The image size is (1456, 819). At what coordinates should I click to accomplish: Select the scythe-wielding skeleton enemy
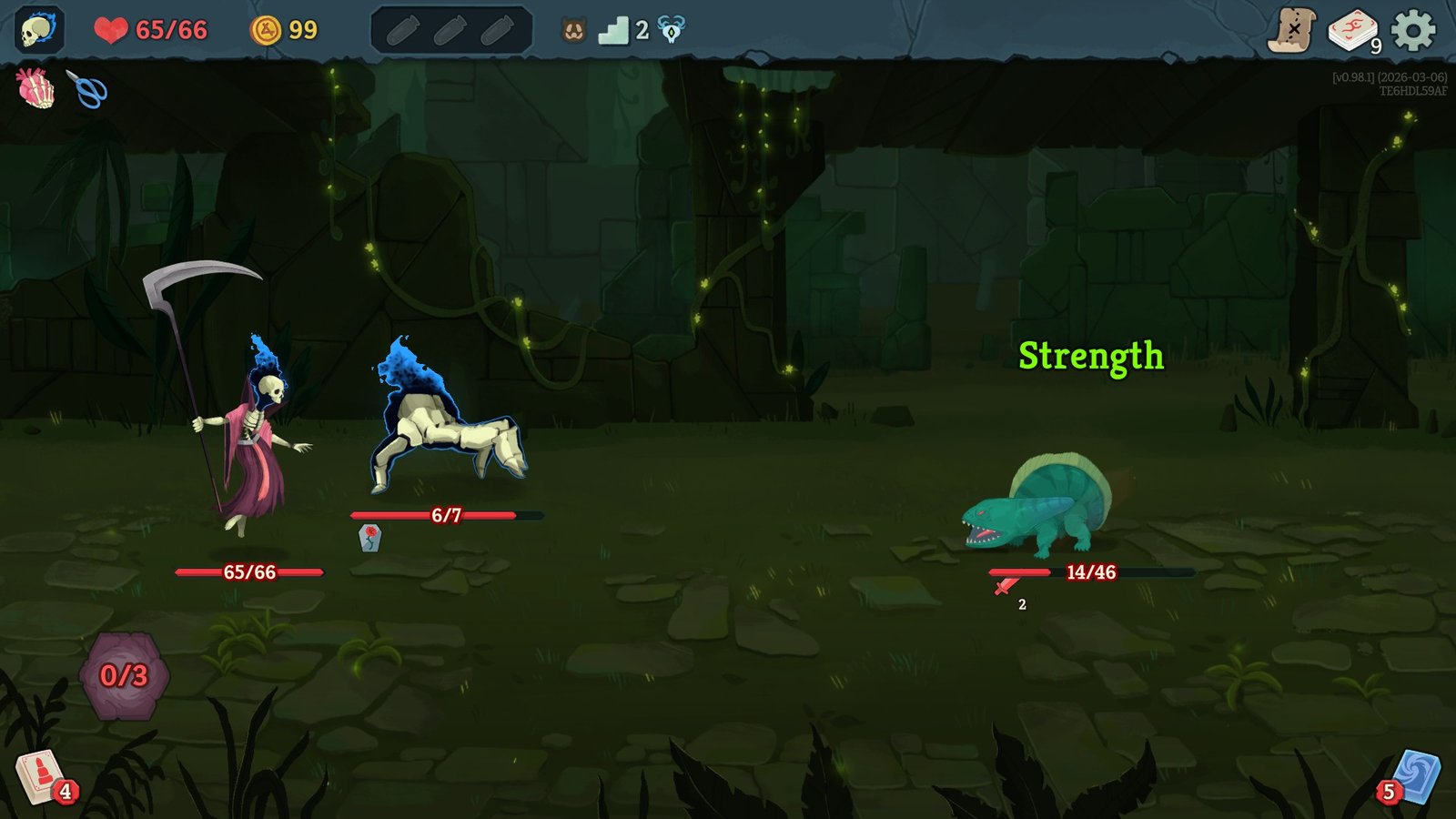tap(255, 428)
